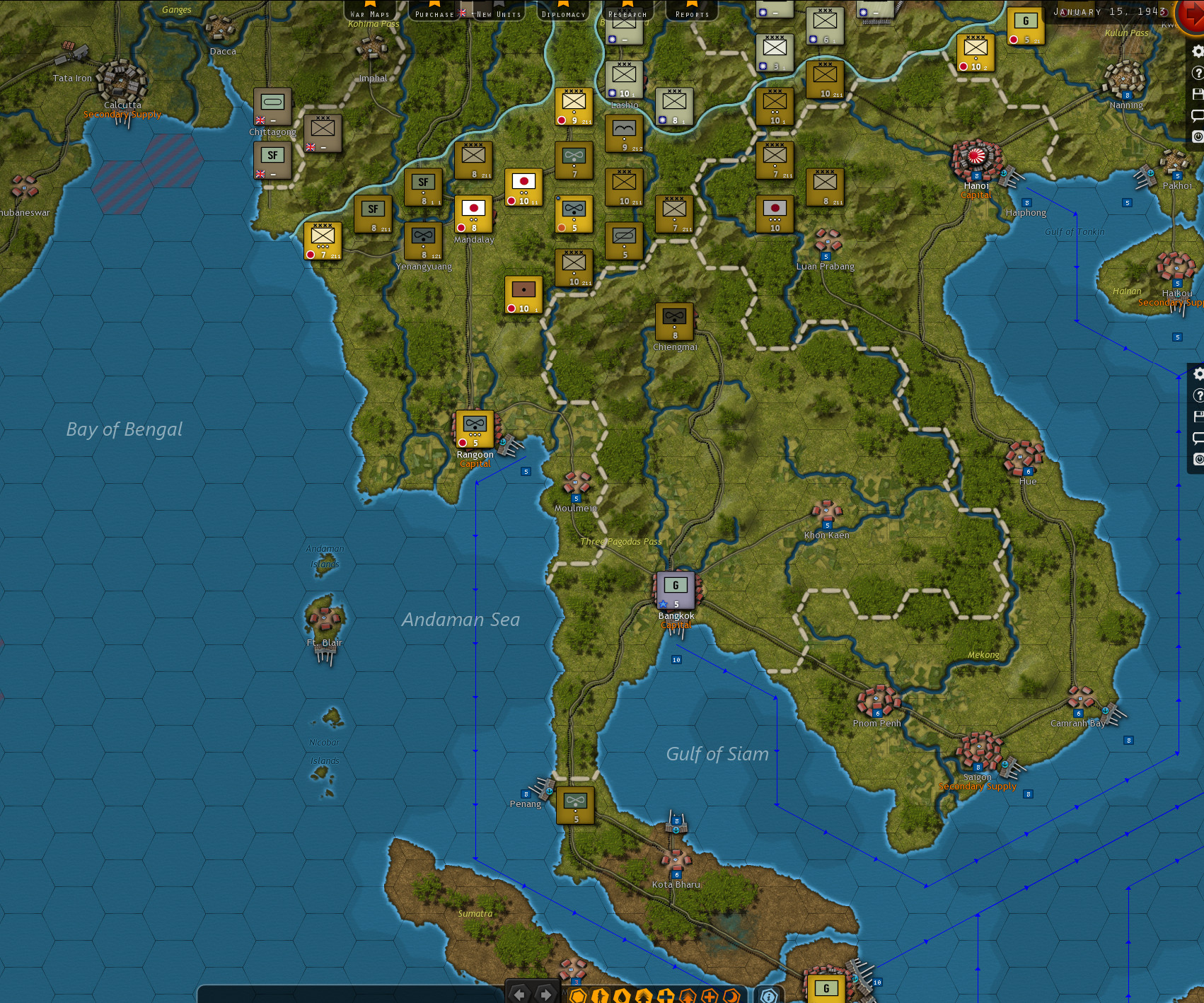Click the left arrow to cycle previous unit
The height and width of the screenshot is (1003, 1204).
point(520,993)
